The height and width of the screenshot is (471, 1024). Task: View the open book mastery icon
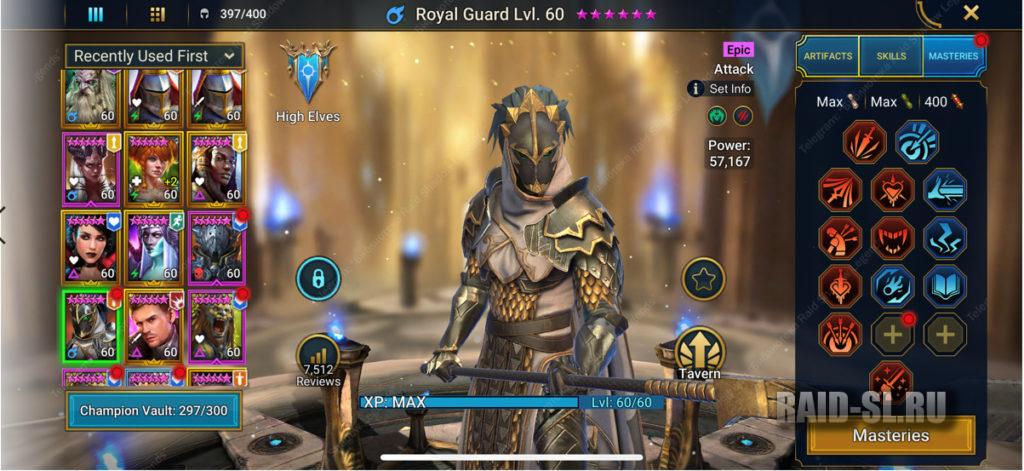coord(945,285)
